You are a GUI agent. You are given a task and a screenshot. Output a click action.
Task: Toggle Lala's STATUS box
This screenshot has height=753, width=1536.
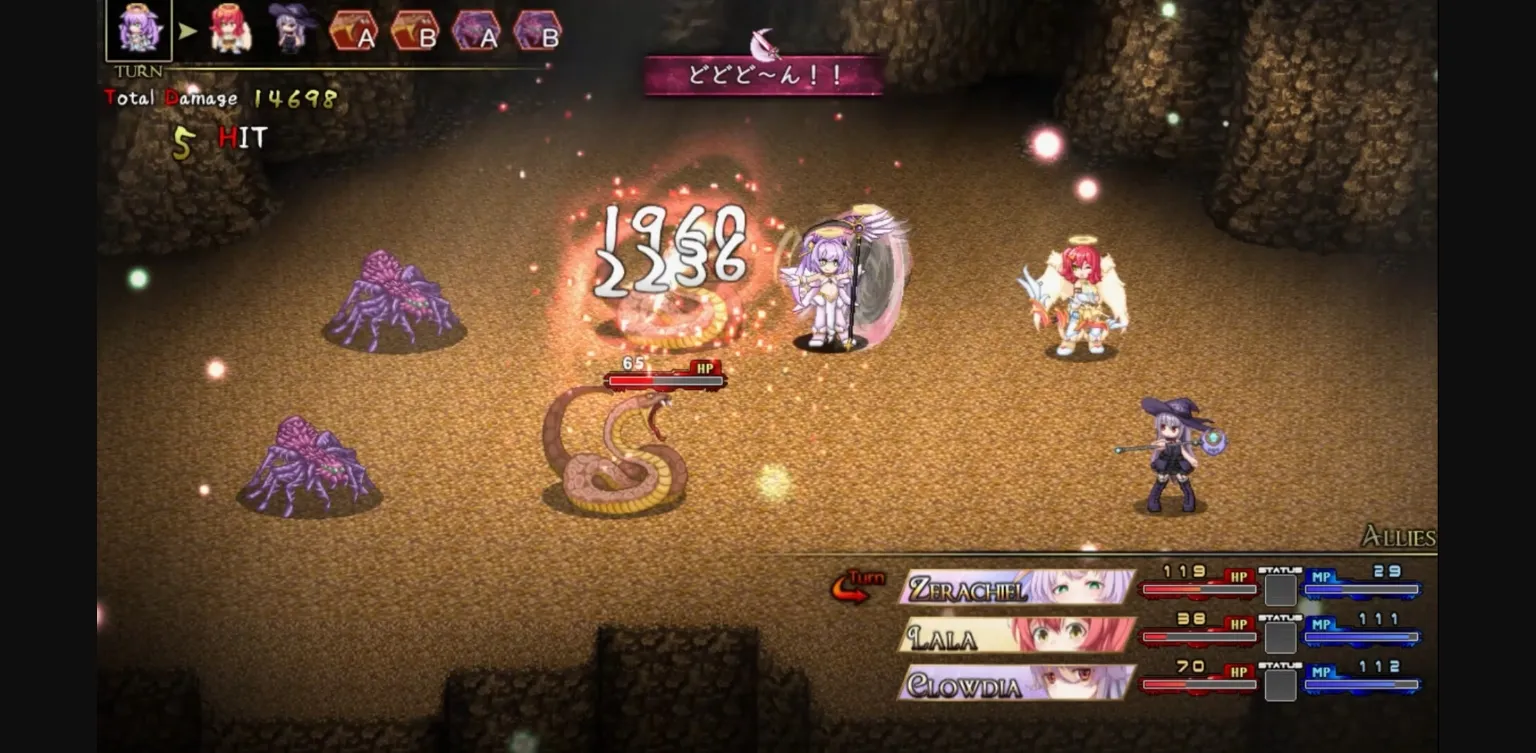pos(1280,637)
